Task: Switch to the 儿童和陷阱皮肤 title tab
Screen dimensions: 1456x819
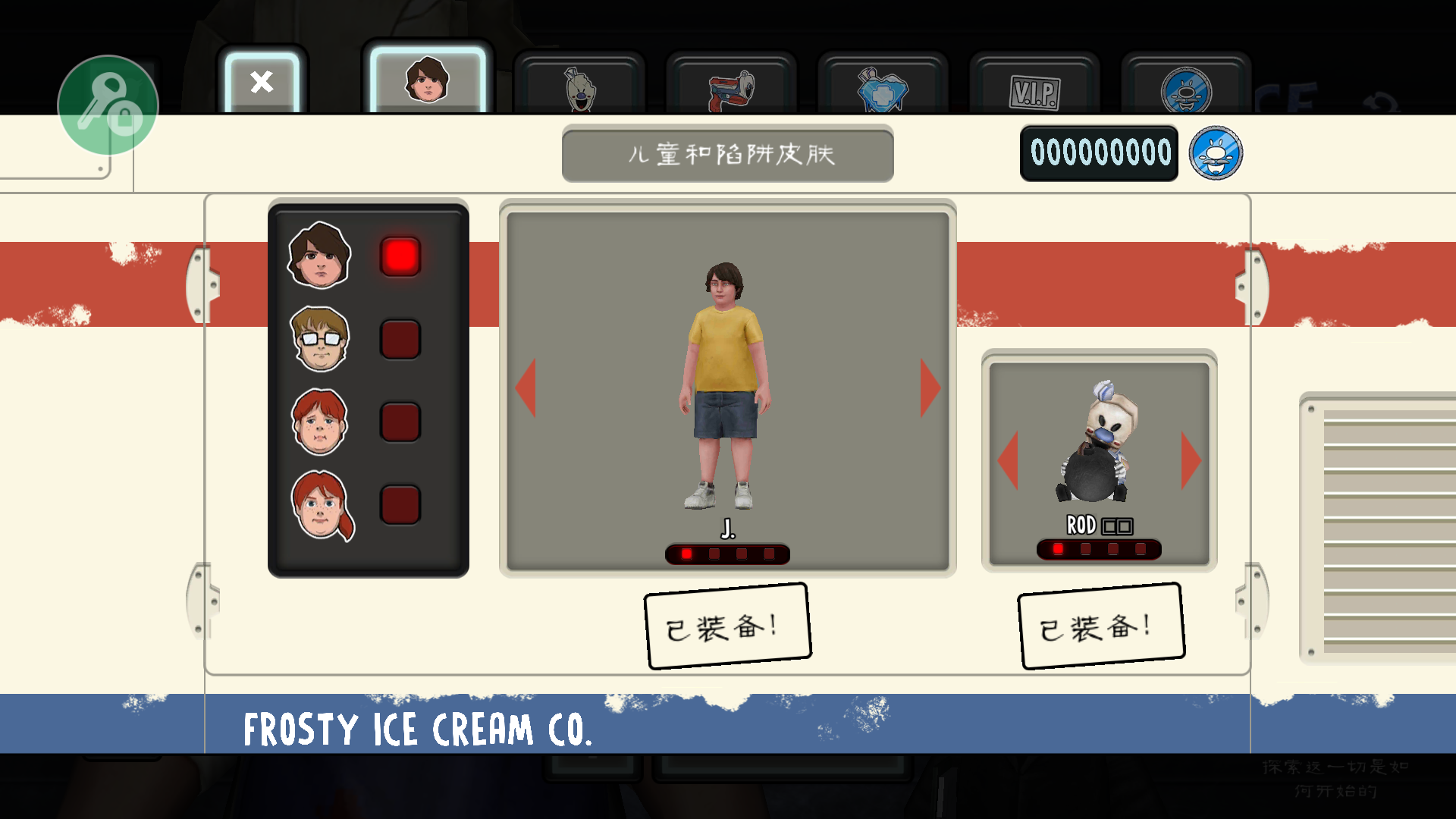Action: coord(727,155)
